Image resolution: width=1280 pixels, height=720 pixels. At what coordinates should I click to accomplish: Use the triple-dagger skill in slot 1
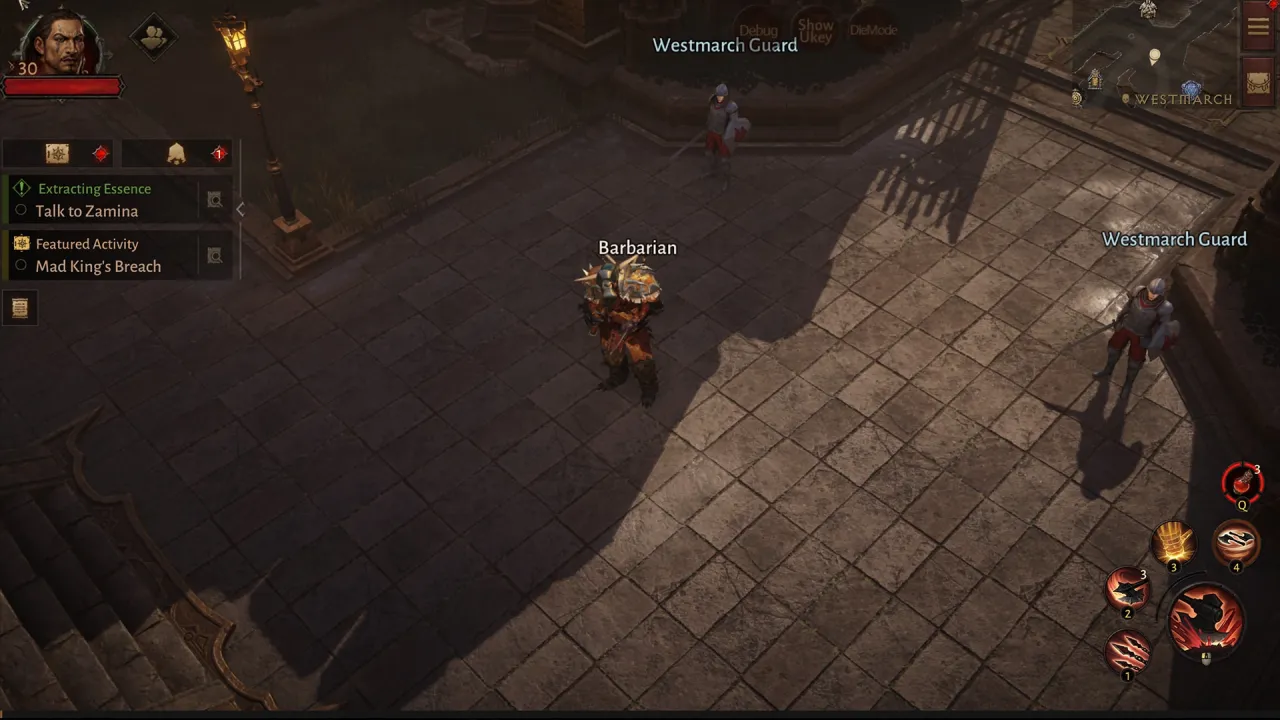pos(1128,650)
